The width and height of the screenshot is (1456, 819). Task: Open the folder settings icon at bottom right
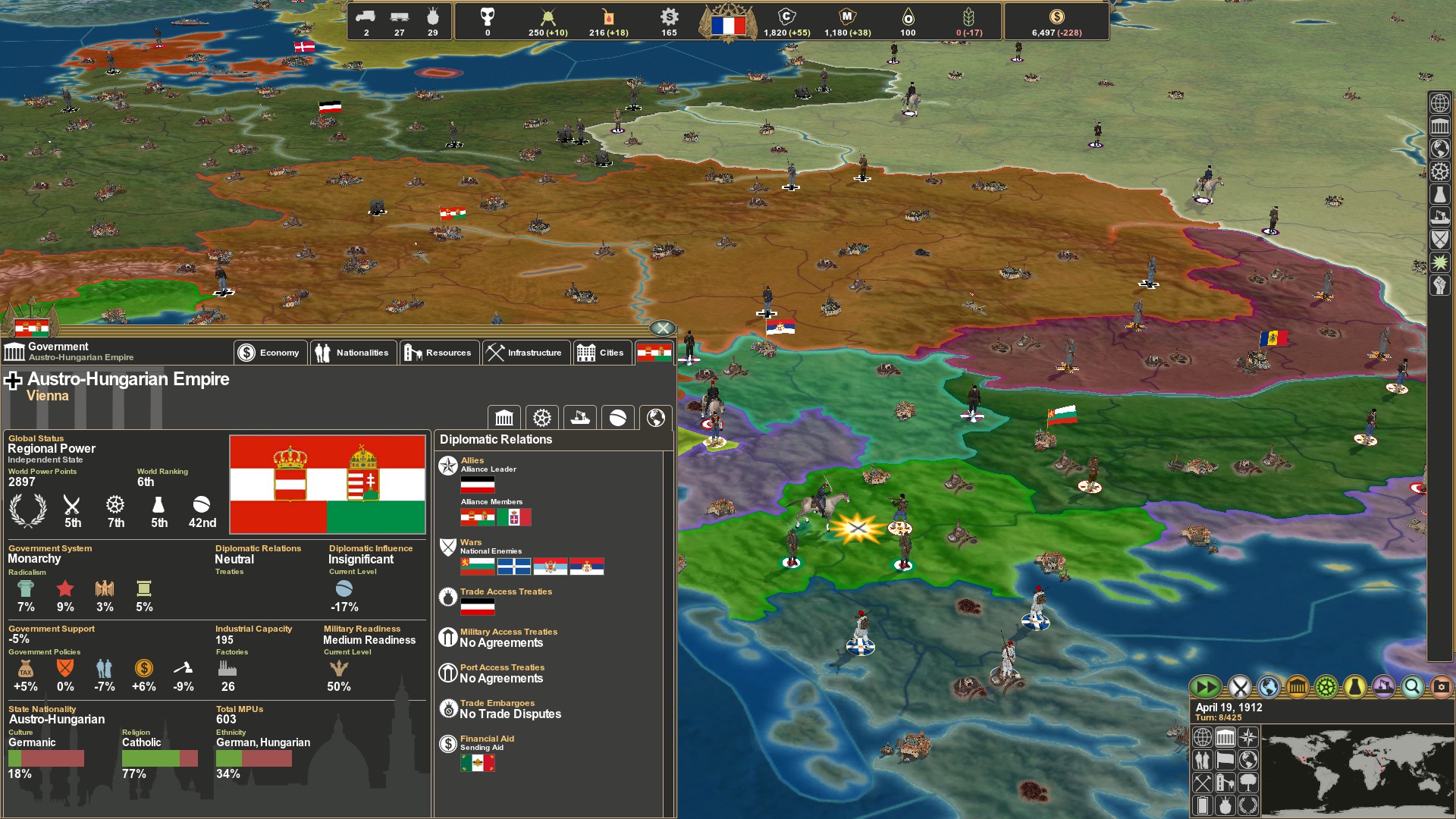1440,688
